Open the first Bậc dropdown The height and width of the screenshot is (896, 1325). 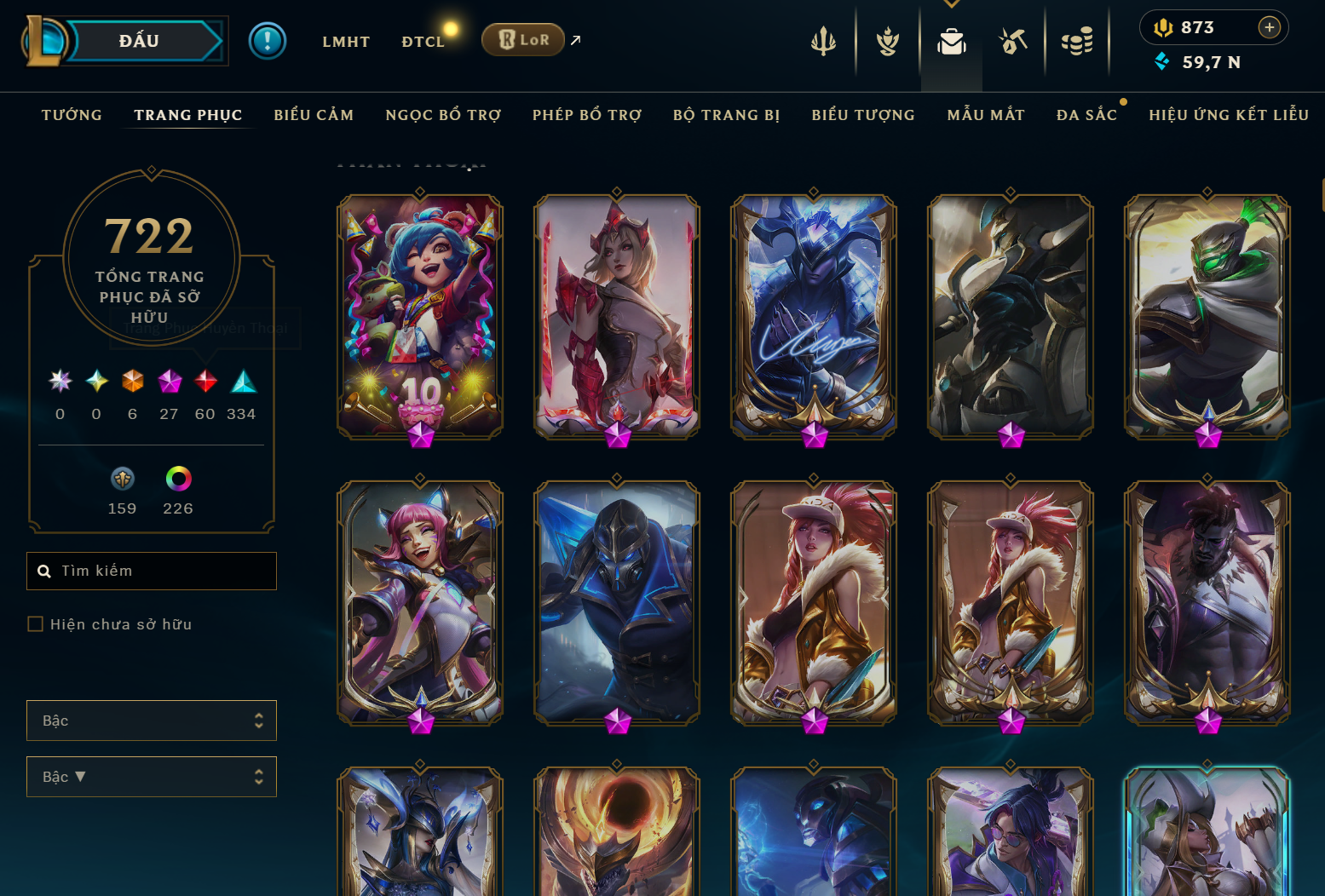click(x=152, y=720)
